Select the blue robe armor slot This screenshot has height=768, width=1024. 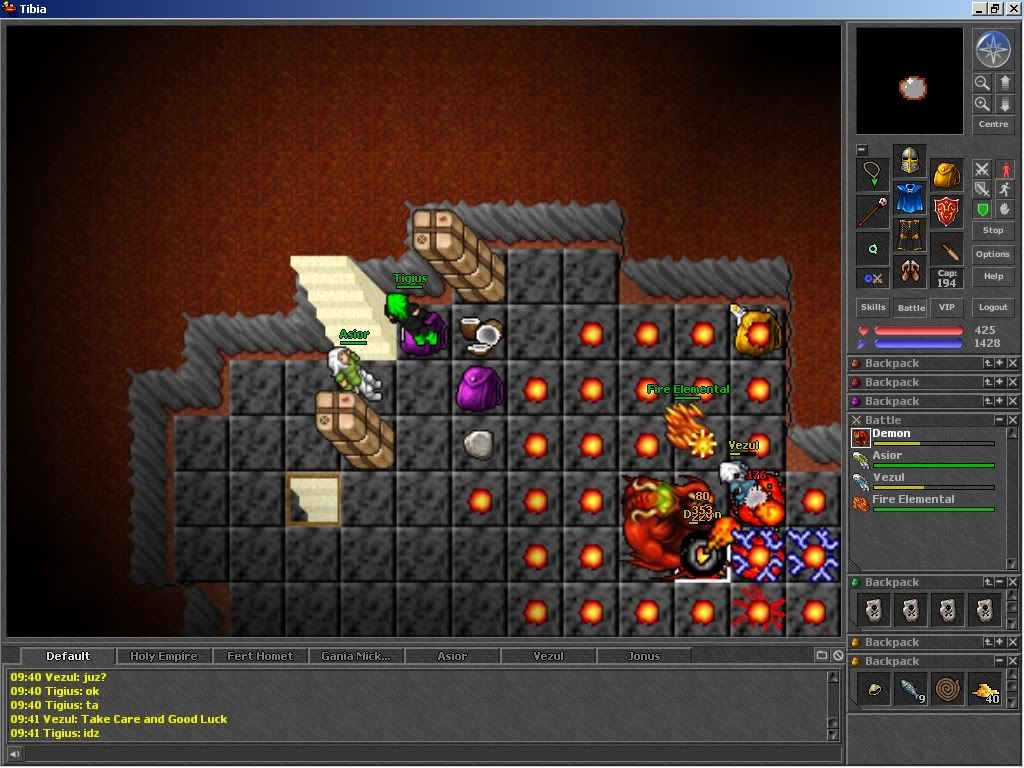(x=909, y=198)
